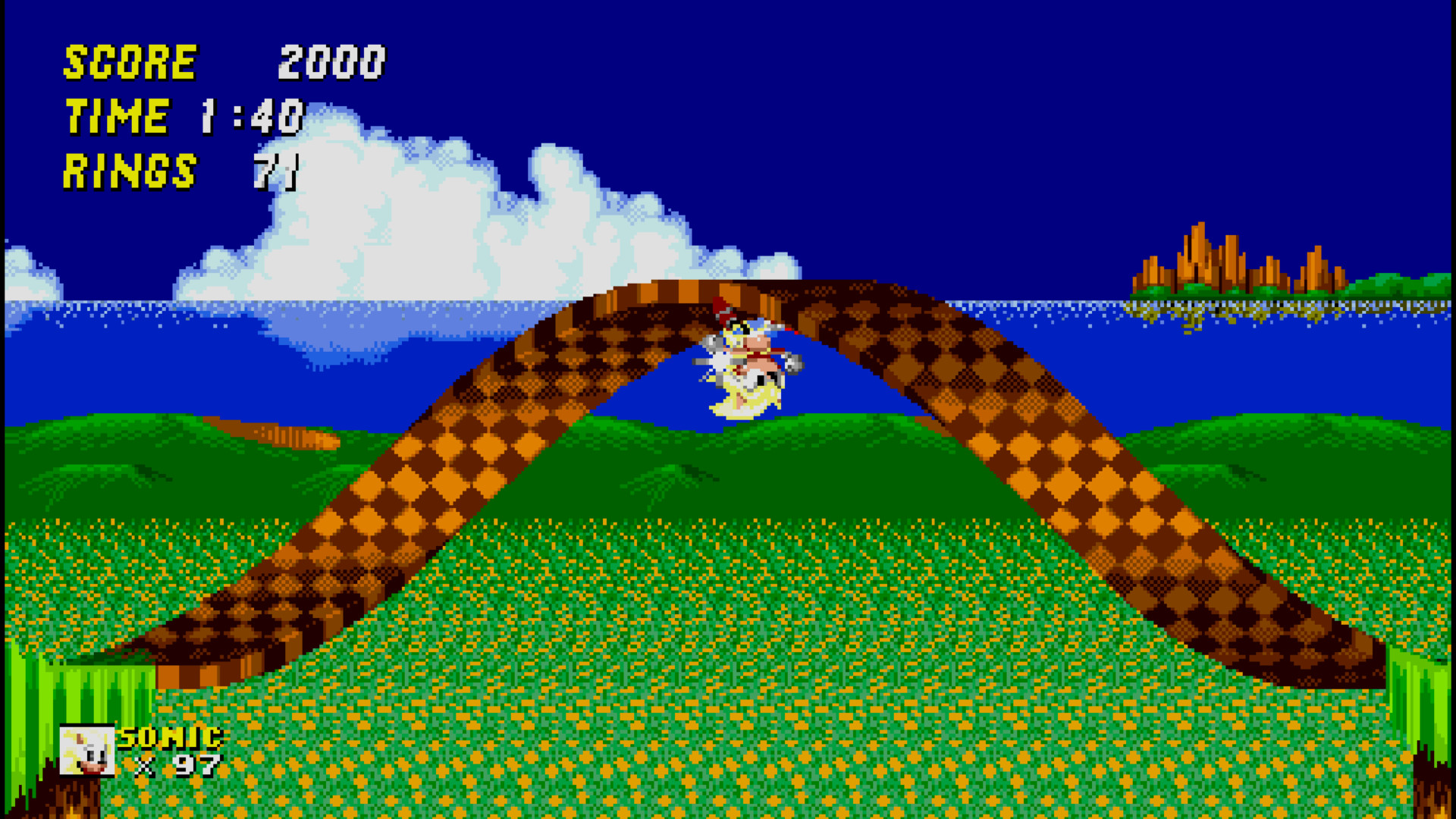Click the score value showing 2000

(x=331, y=62)
